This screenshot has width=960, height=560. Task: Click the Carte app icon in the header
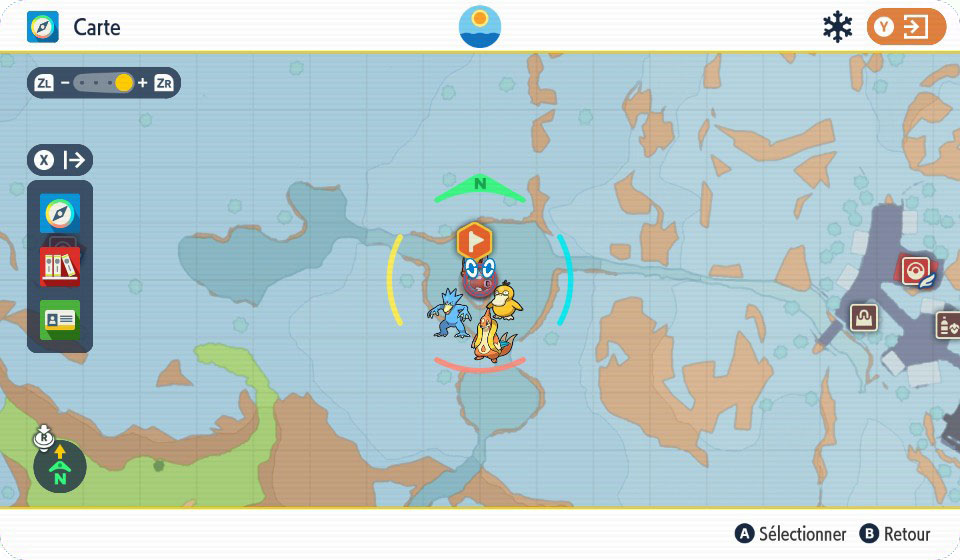coord(42,27)
